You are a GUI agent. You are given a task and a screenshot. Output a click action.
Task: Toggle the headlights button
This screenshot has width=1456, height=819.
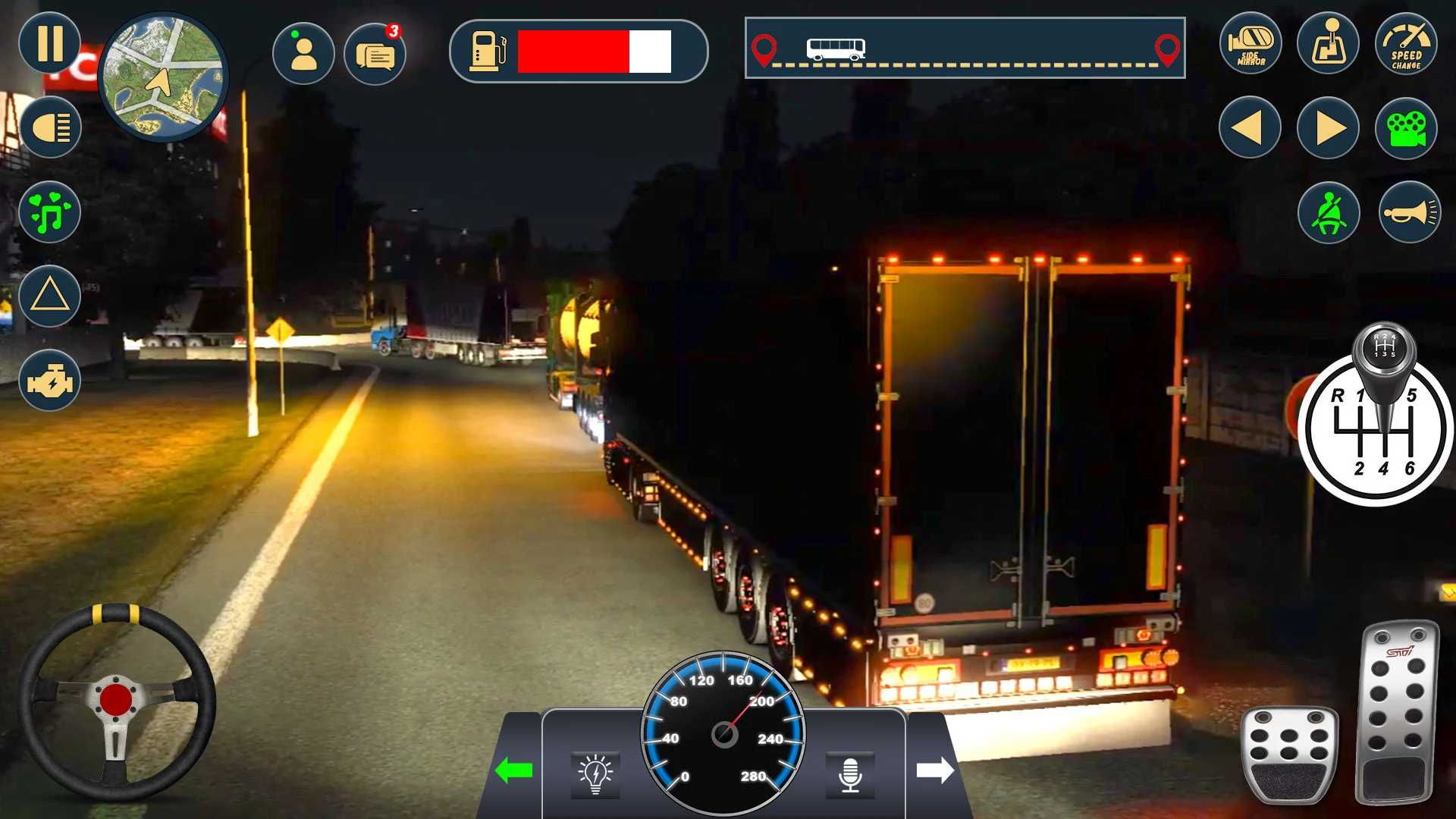[x=50, y=127]
